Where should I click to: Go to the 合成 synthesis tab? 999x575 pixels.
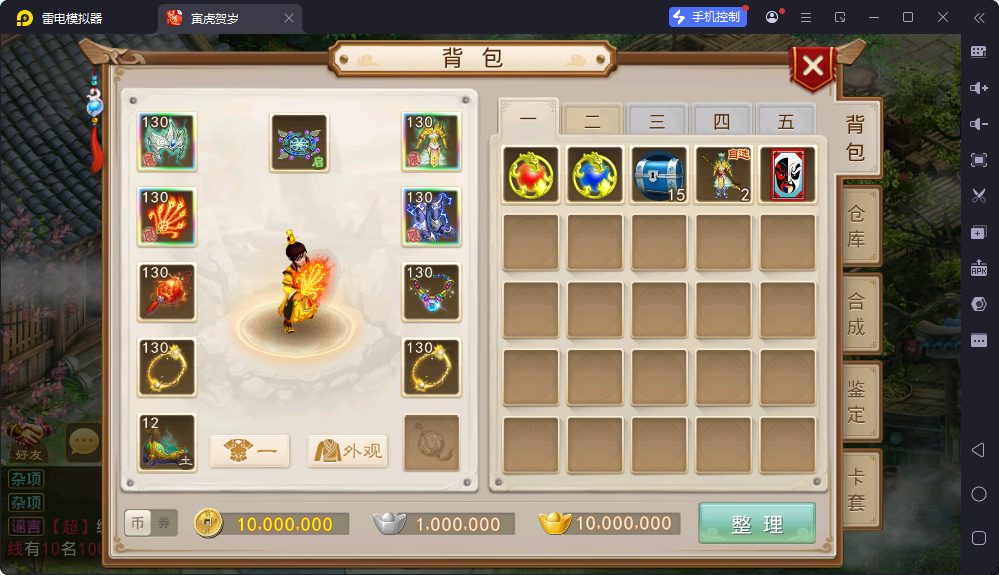coord(857,314)
